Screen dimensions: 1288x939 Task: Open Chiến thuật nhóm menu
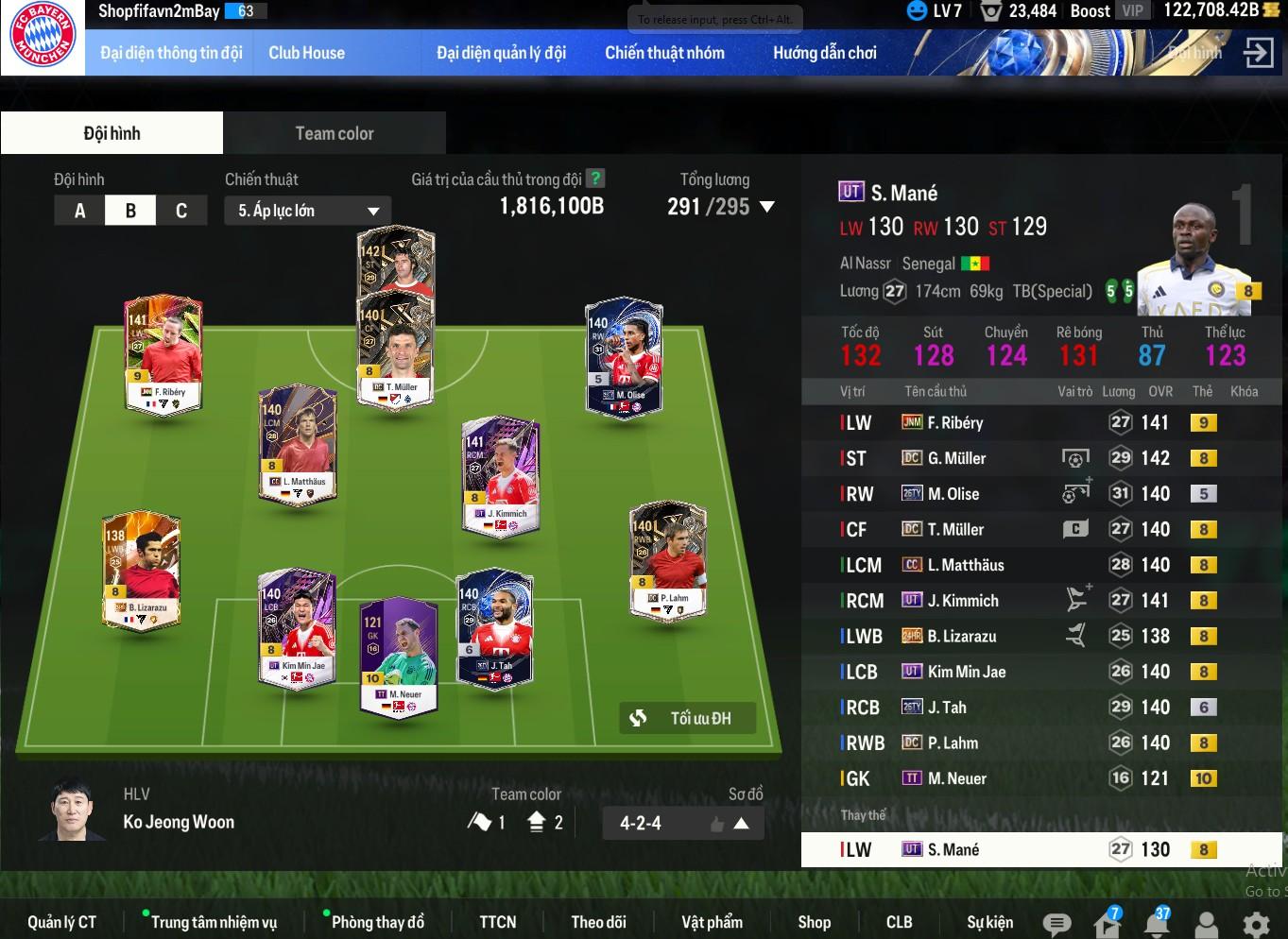click(x=664, y=53)
